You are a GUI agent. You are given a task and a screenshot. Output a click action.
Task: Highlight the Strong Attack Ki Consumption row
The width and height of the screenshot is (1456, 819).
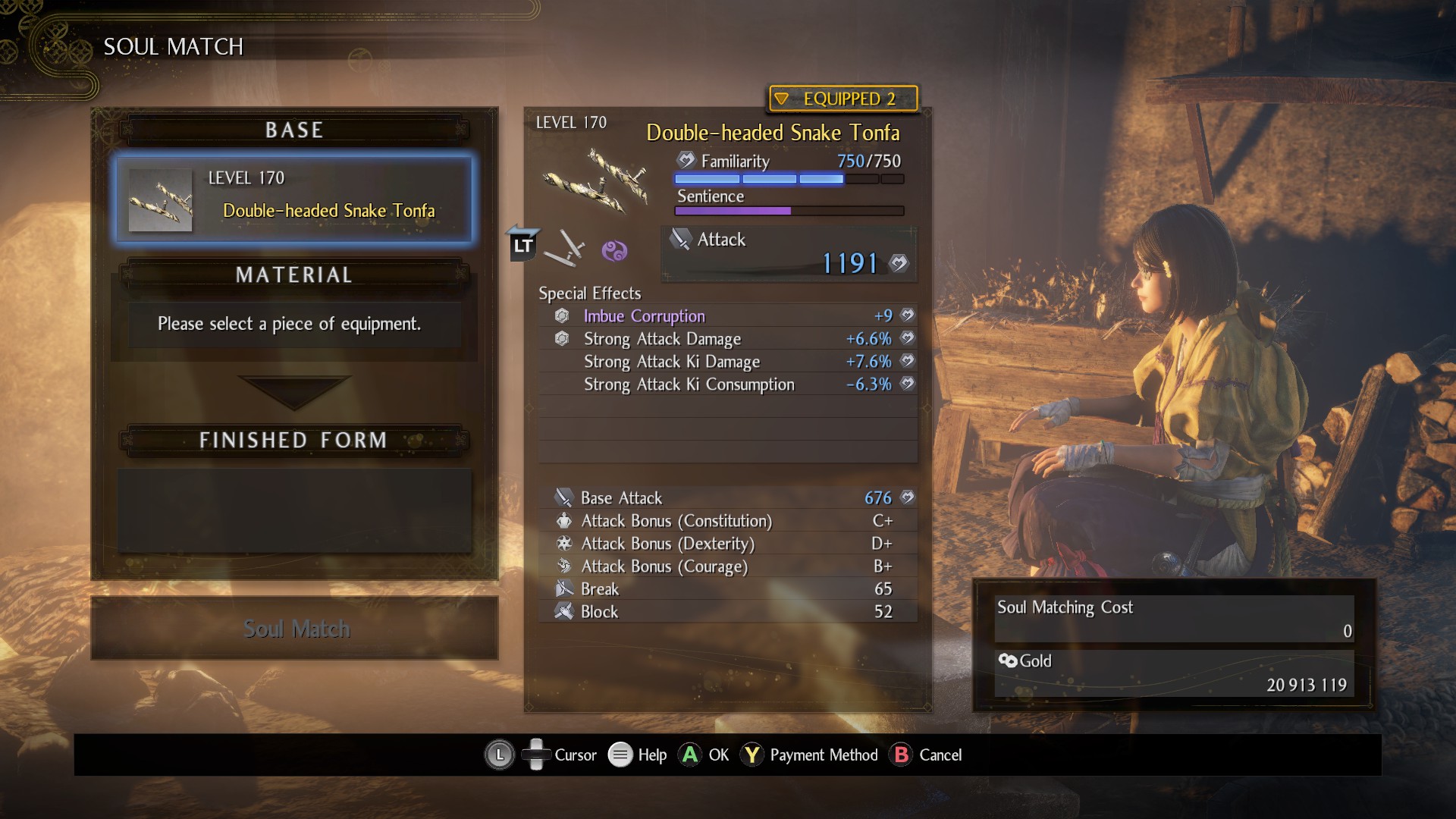pyautogui.click(x=726, y=384)
